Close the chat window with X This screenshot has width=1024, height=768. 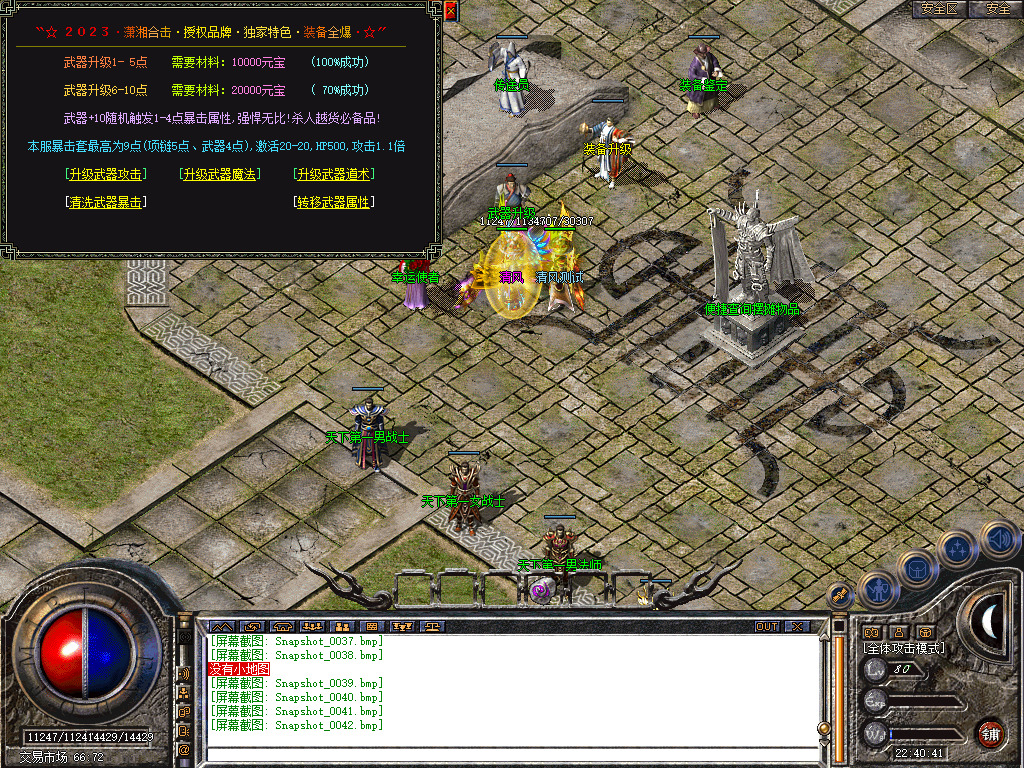796,627
